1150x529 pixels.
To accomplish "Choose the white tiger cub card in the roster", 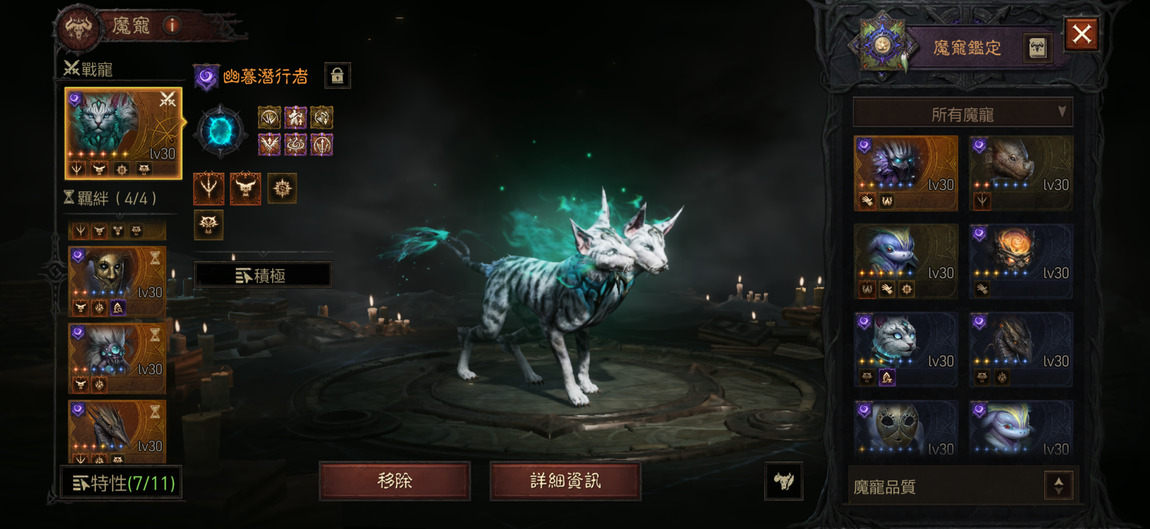I will [x=906, y=349].
